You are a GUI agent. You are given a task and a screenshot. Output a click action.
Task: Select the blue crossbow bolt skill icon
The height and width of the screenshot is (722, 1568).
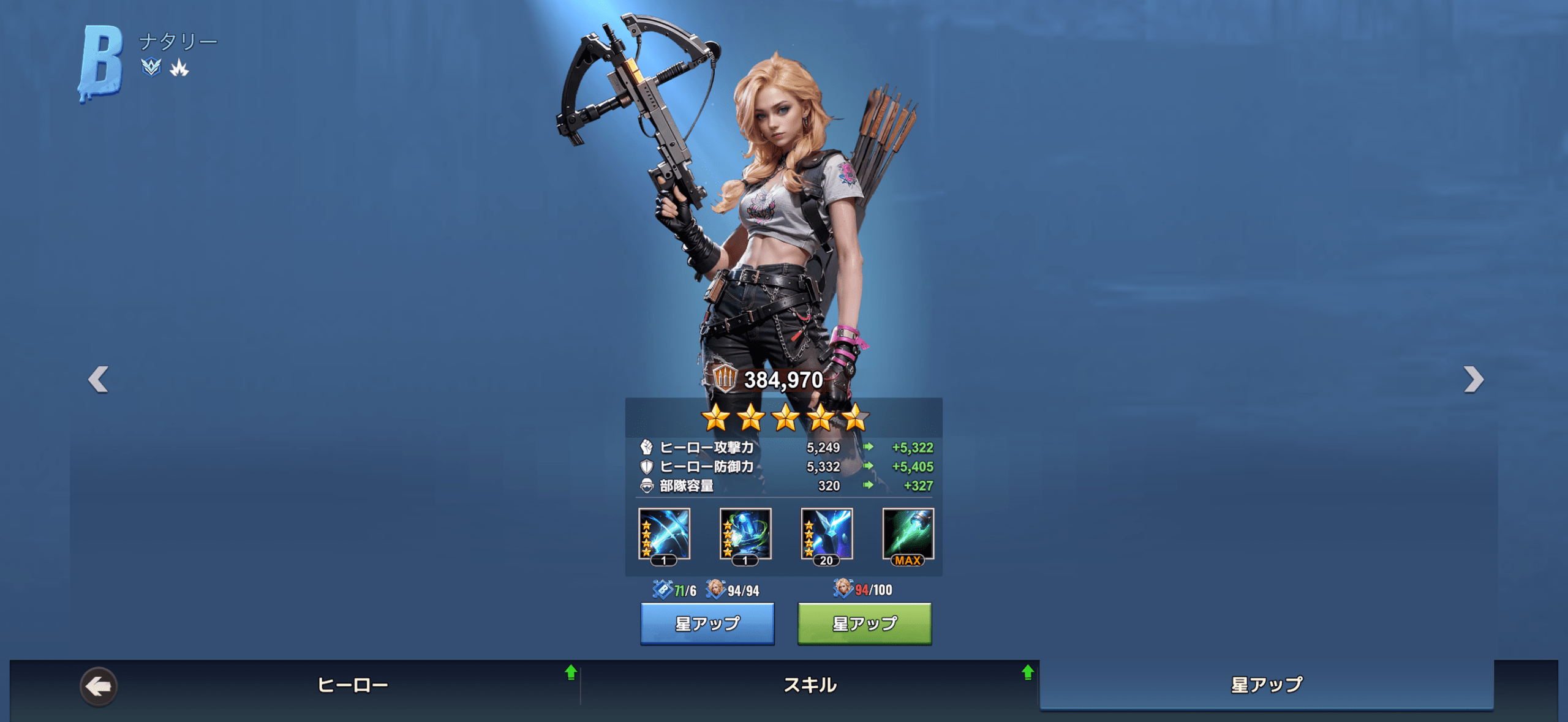click(x=664, y=535)
